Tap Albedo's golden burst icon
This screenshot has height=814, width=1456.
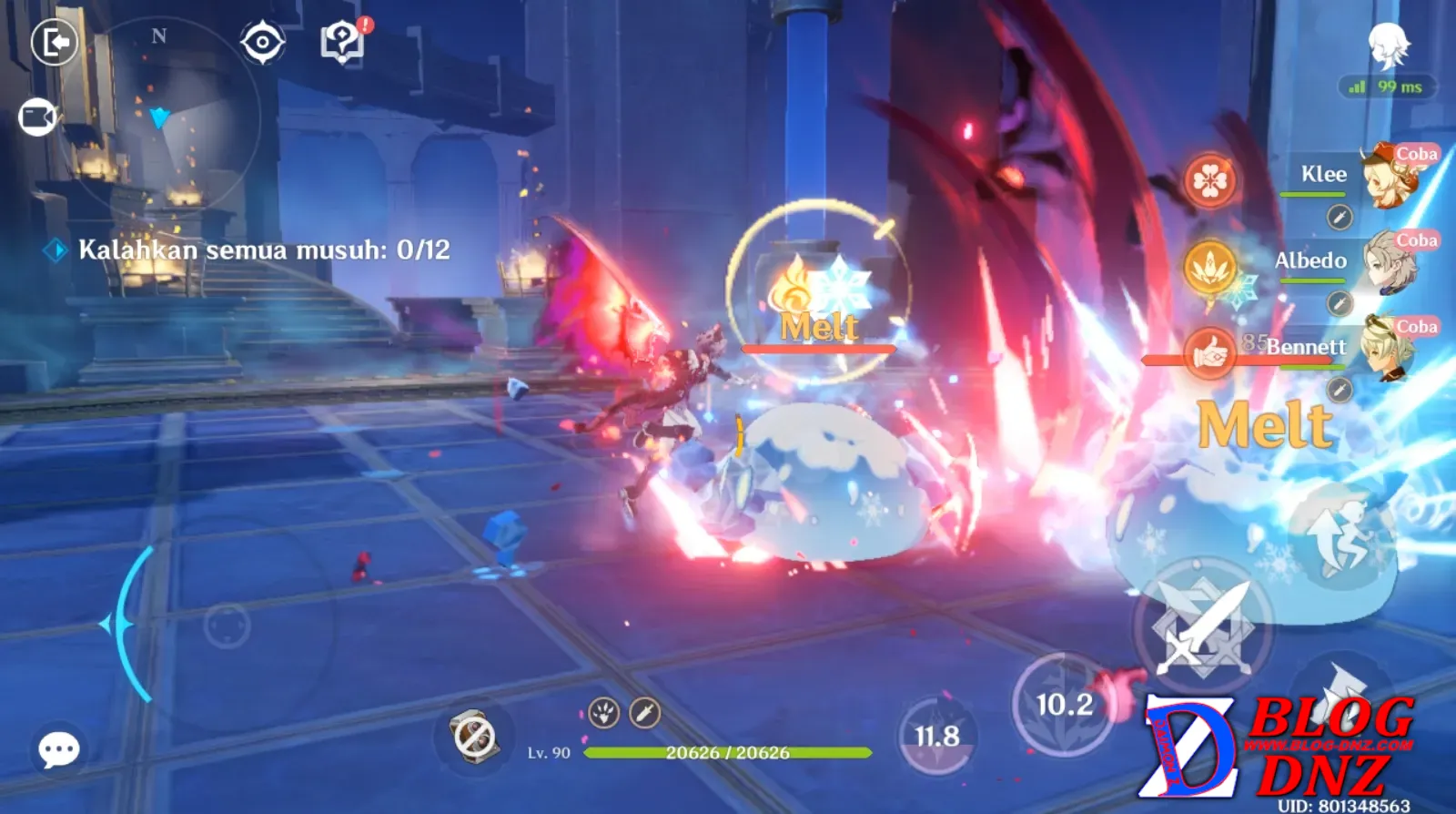pyautogui.click(x=1209, y=268)
